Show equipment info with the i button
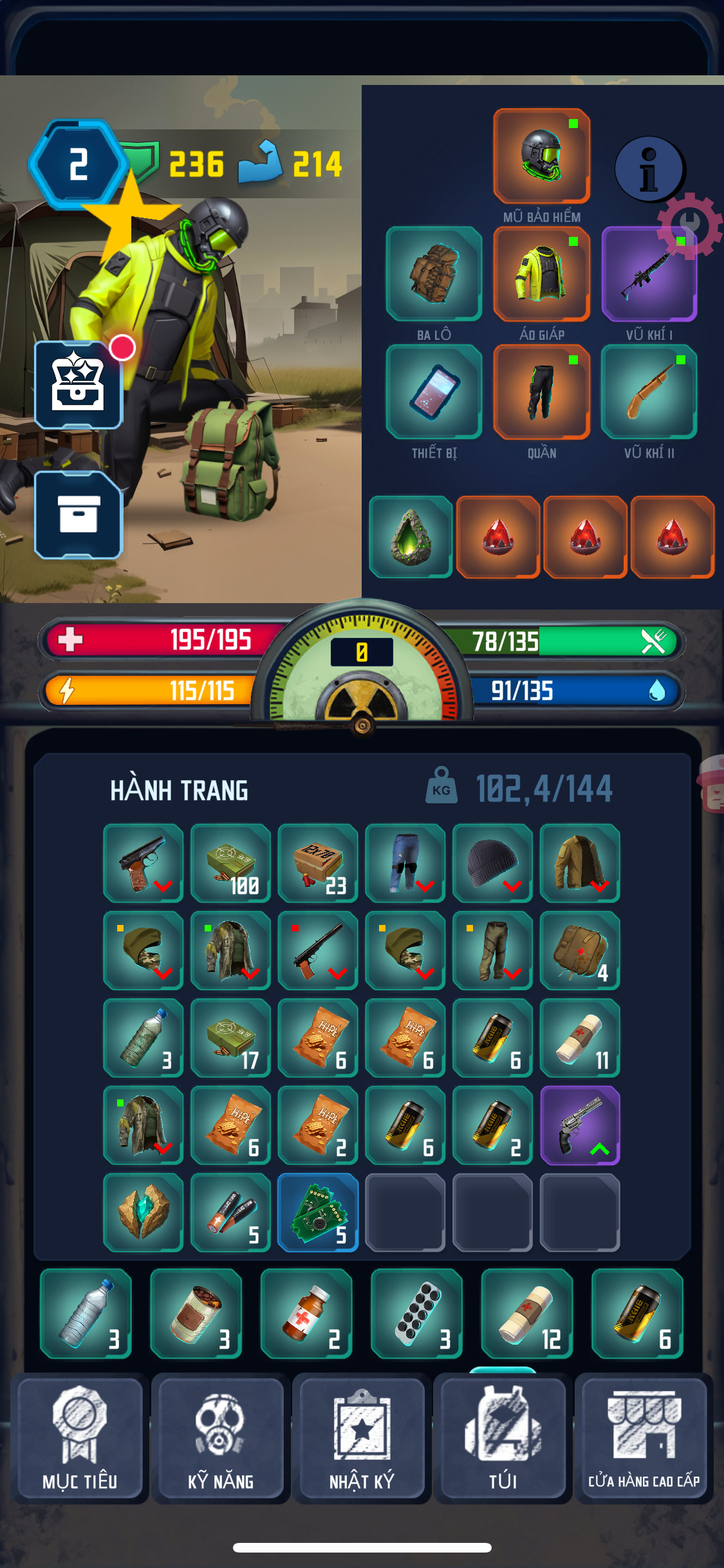 click(x=649, y=169)
